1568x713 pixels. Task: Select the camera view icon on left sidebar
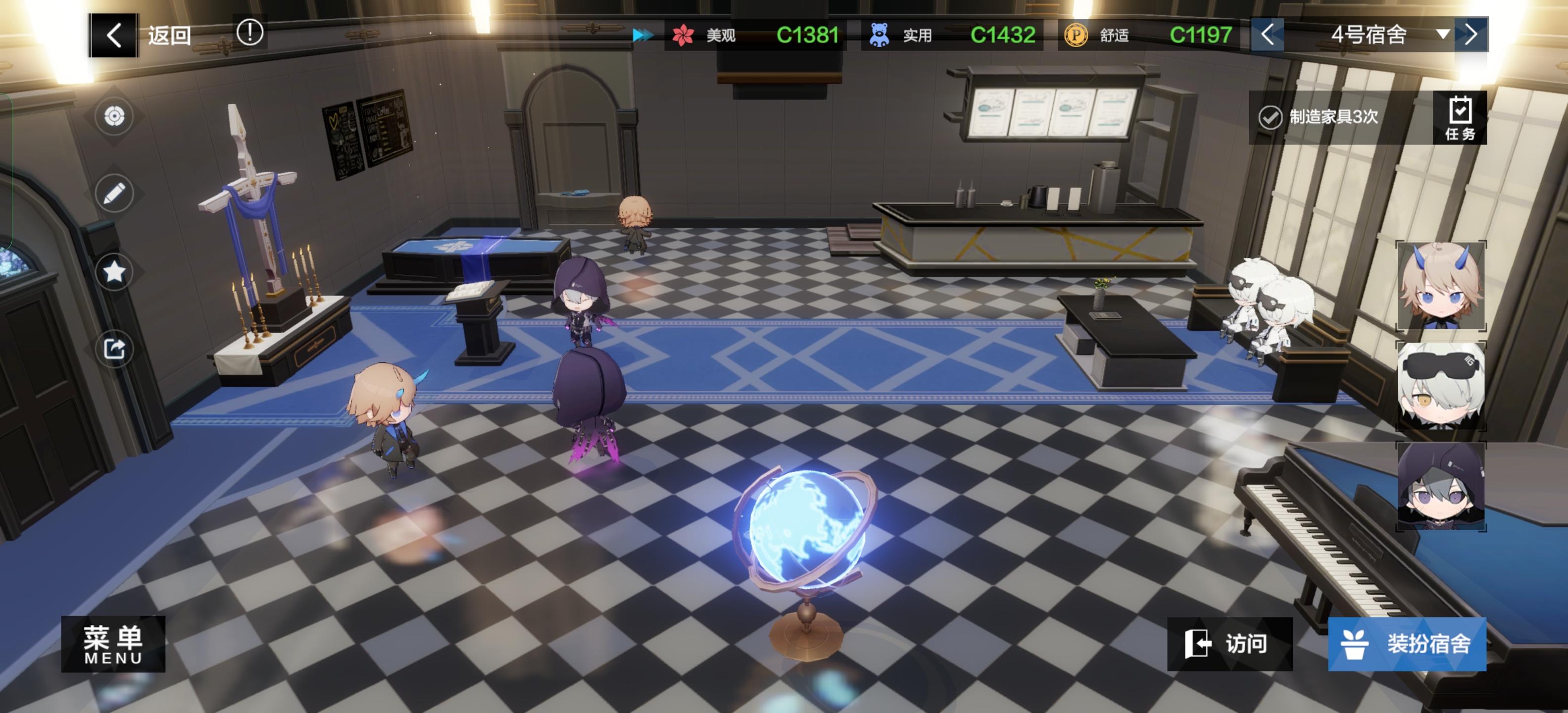pos(114,117)
